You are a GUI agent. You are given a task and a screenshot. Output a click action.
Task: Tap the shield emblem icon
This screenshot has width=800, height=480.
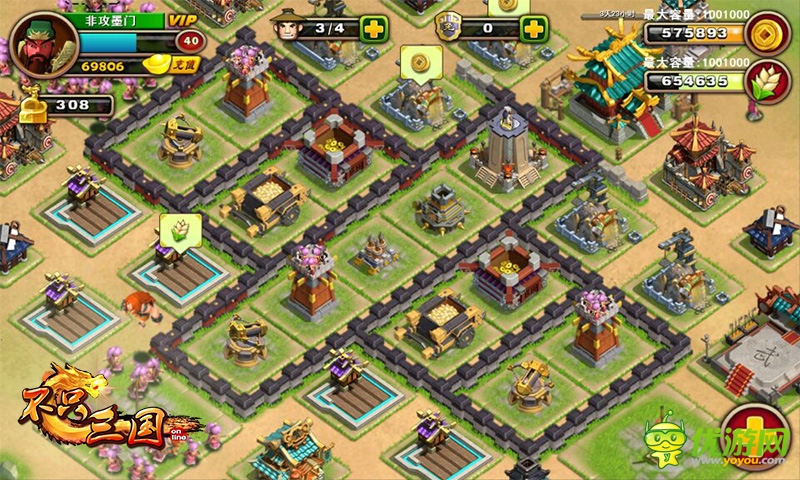(x=451, y=27)
